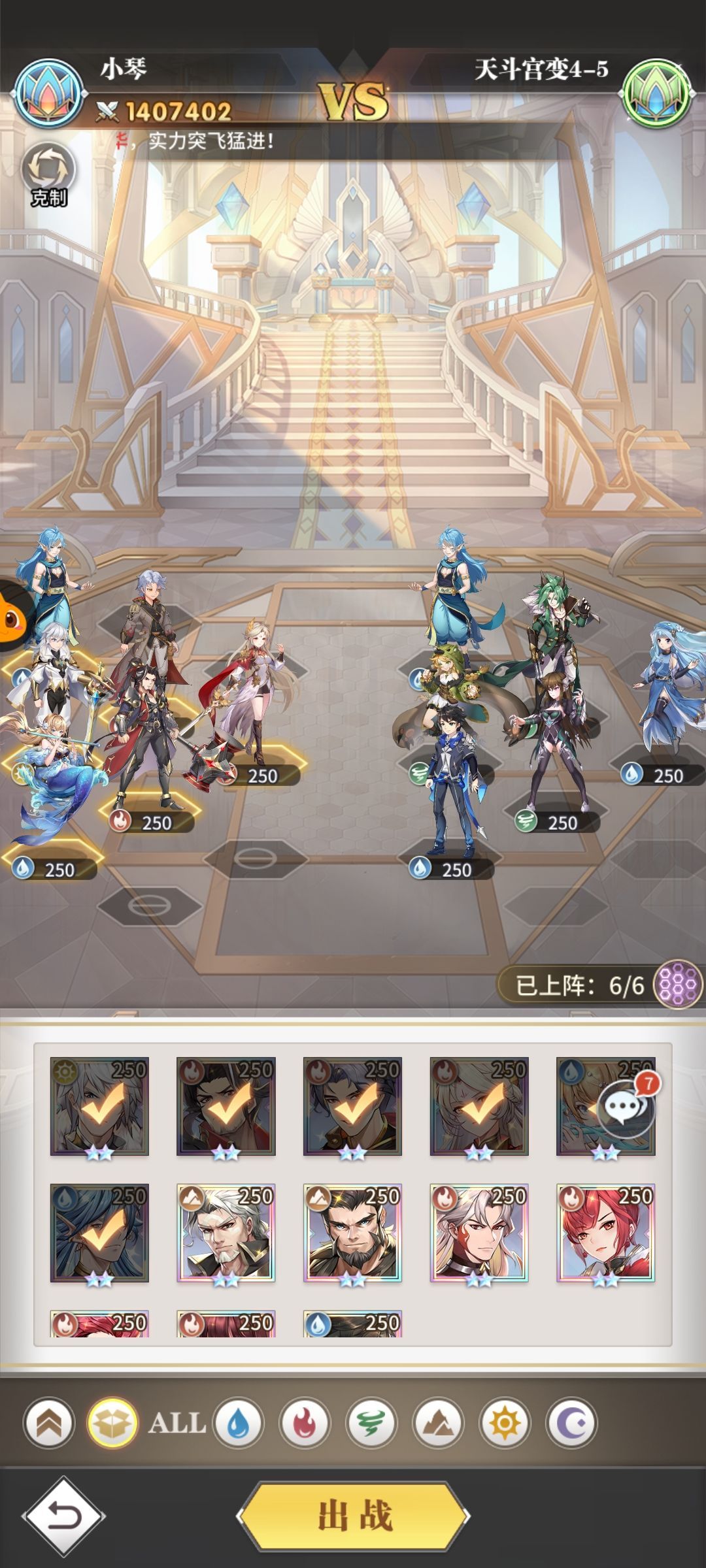Viewport: 706px width, 1568px height.
Task: Filter heroes by earth mountain element
Action: coord(438,1423)
